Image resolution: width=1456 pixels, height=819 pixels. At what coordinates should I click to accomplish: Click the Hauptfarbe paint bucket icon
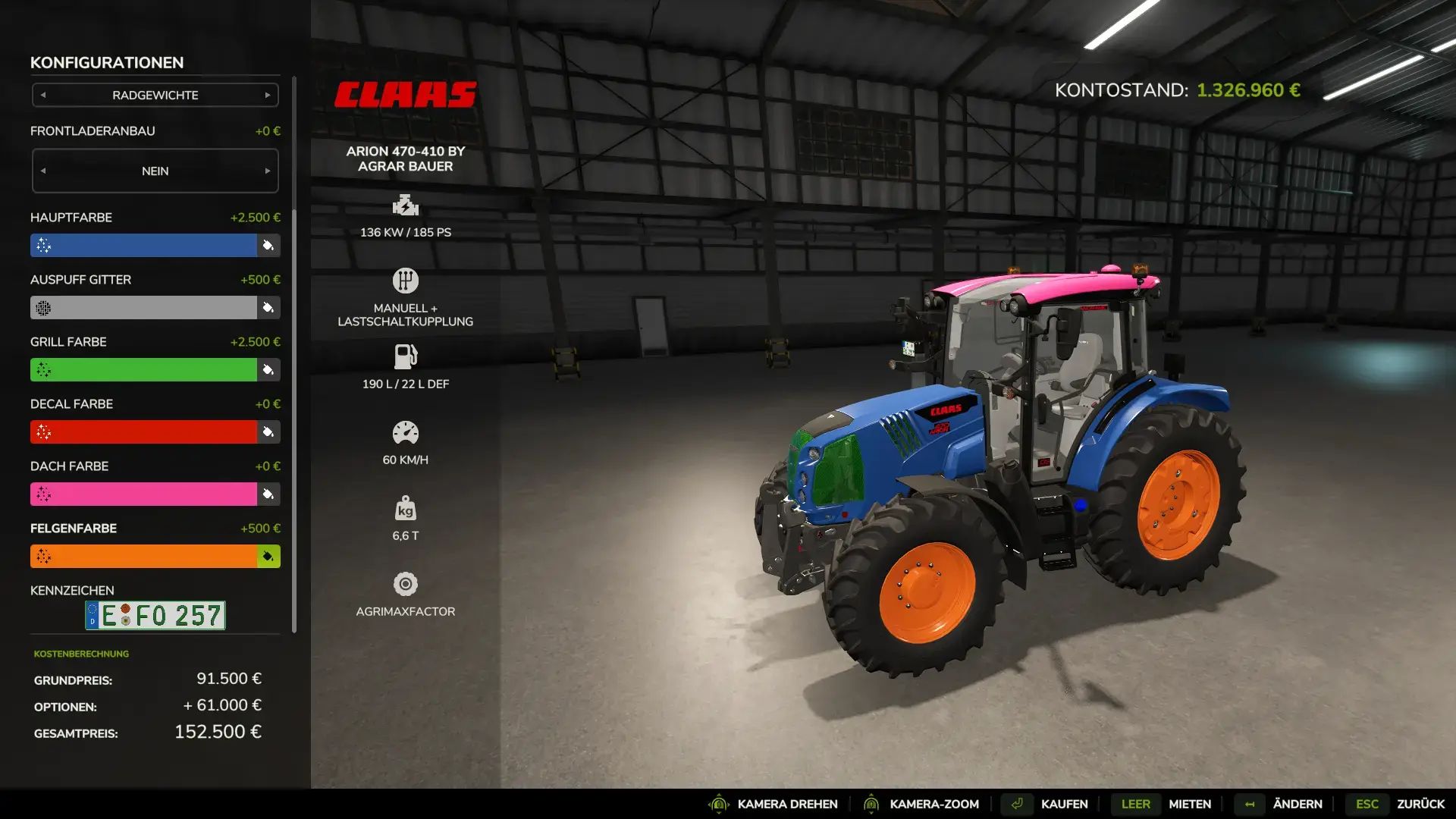[x=268, y=246]
